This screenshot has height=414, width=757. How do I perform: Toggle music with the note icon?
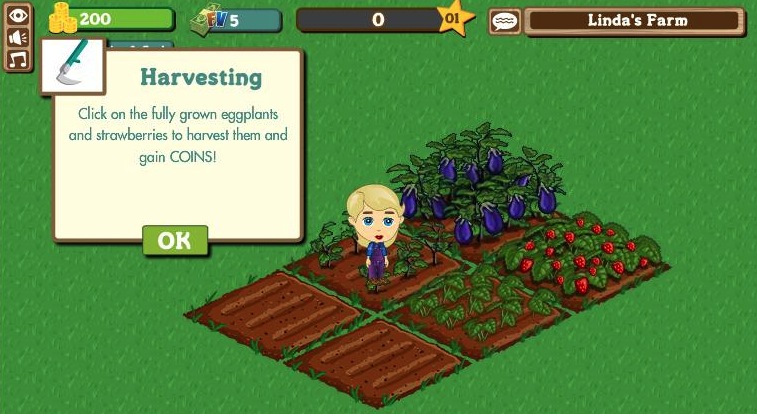point(17,59)
